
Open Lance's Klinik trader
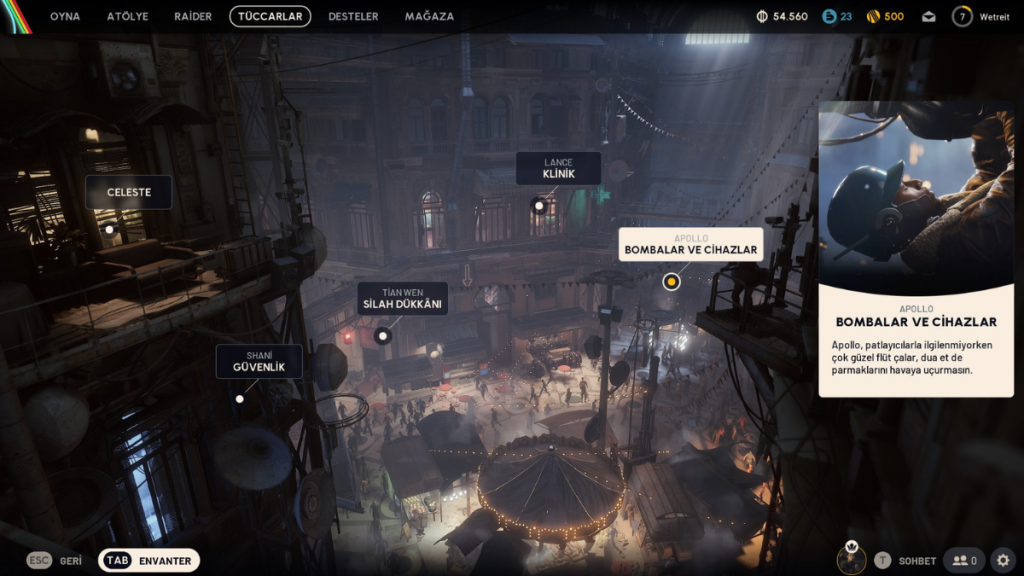pyautogui.click(x=558, y=168)
